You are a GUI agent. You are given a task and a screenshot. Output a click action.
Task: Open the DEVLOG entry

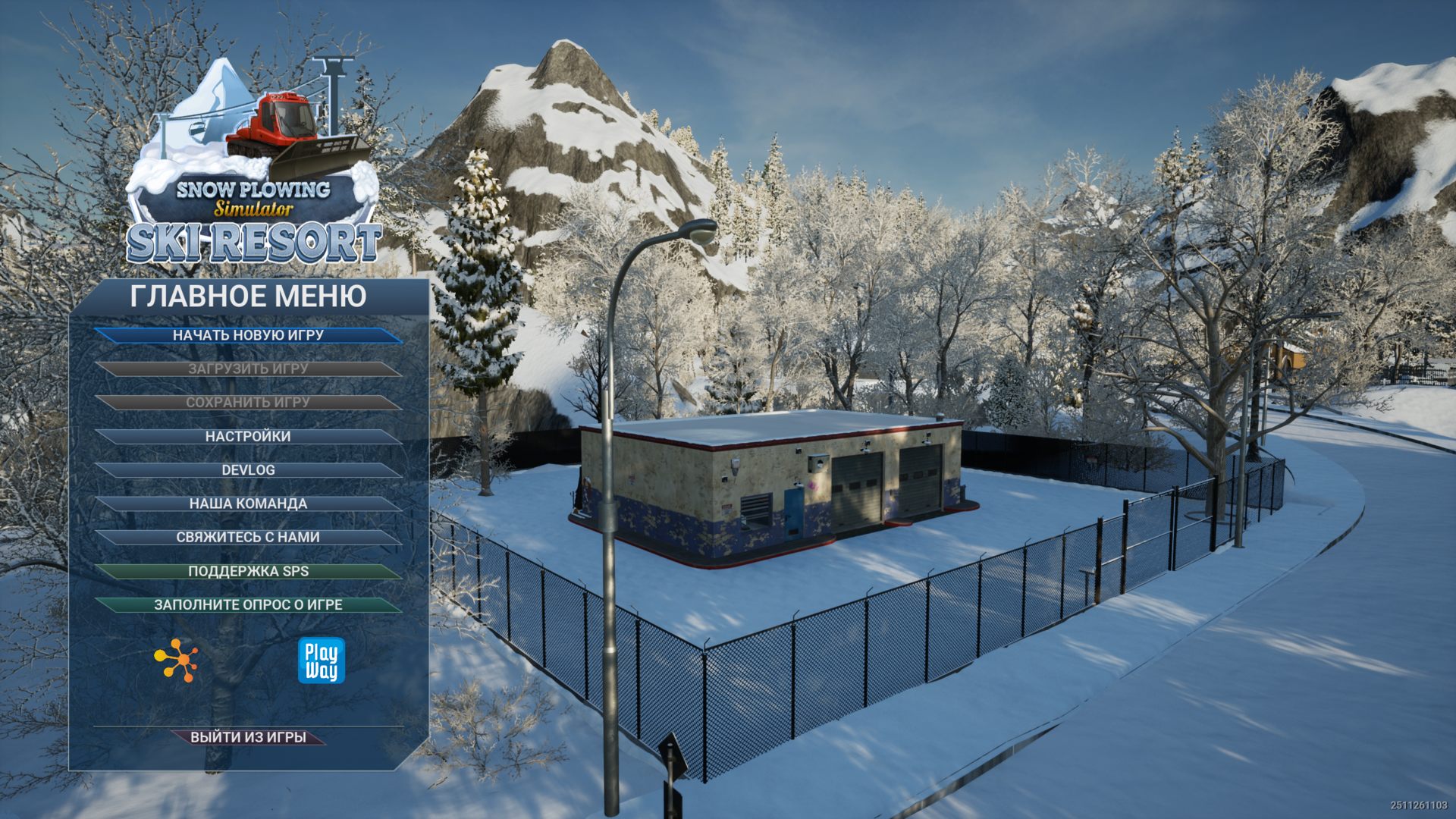coord(248,470)
